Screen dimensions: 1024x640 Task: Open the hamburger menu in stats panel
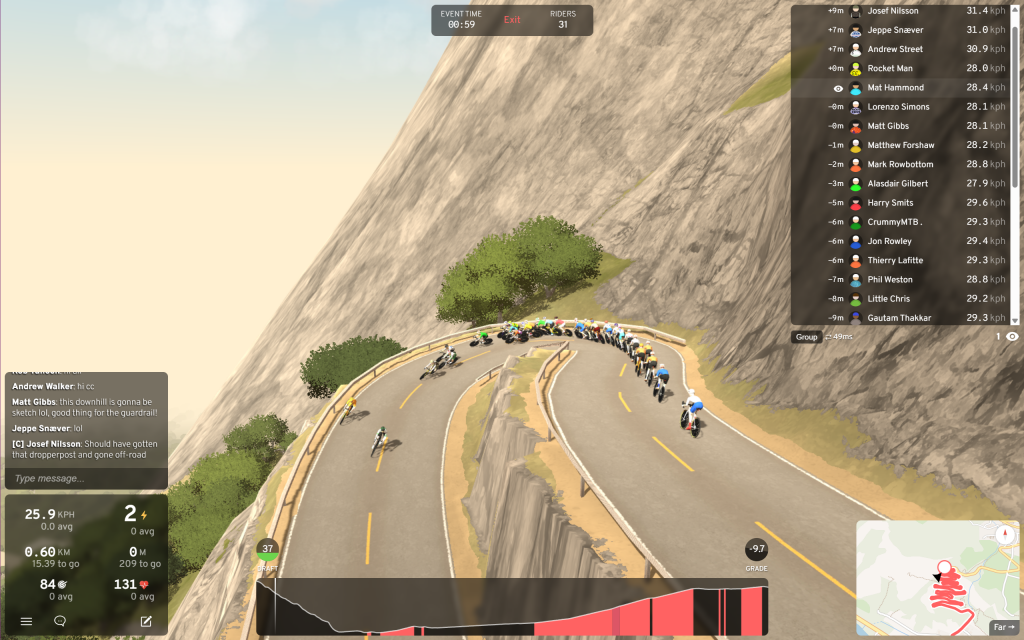click(x=27, y=621)
